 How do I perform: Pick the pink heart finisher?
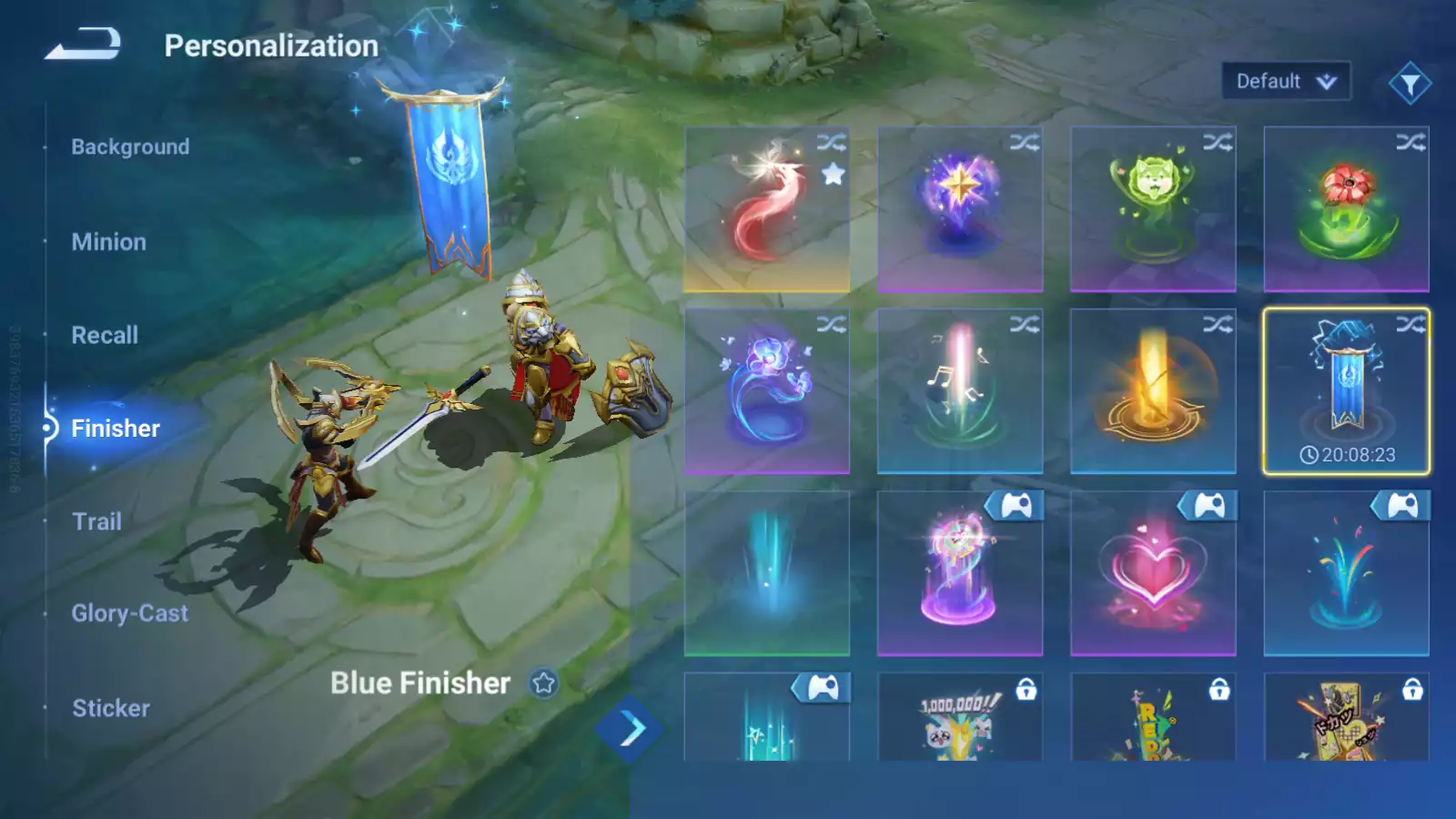click(x=1152, y=573)
